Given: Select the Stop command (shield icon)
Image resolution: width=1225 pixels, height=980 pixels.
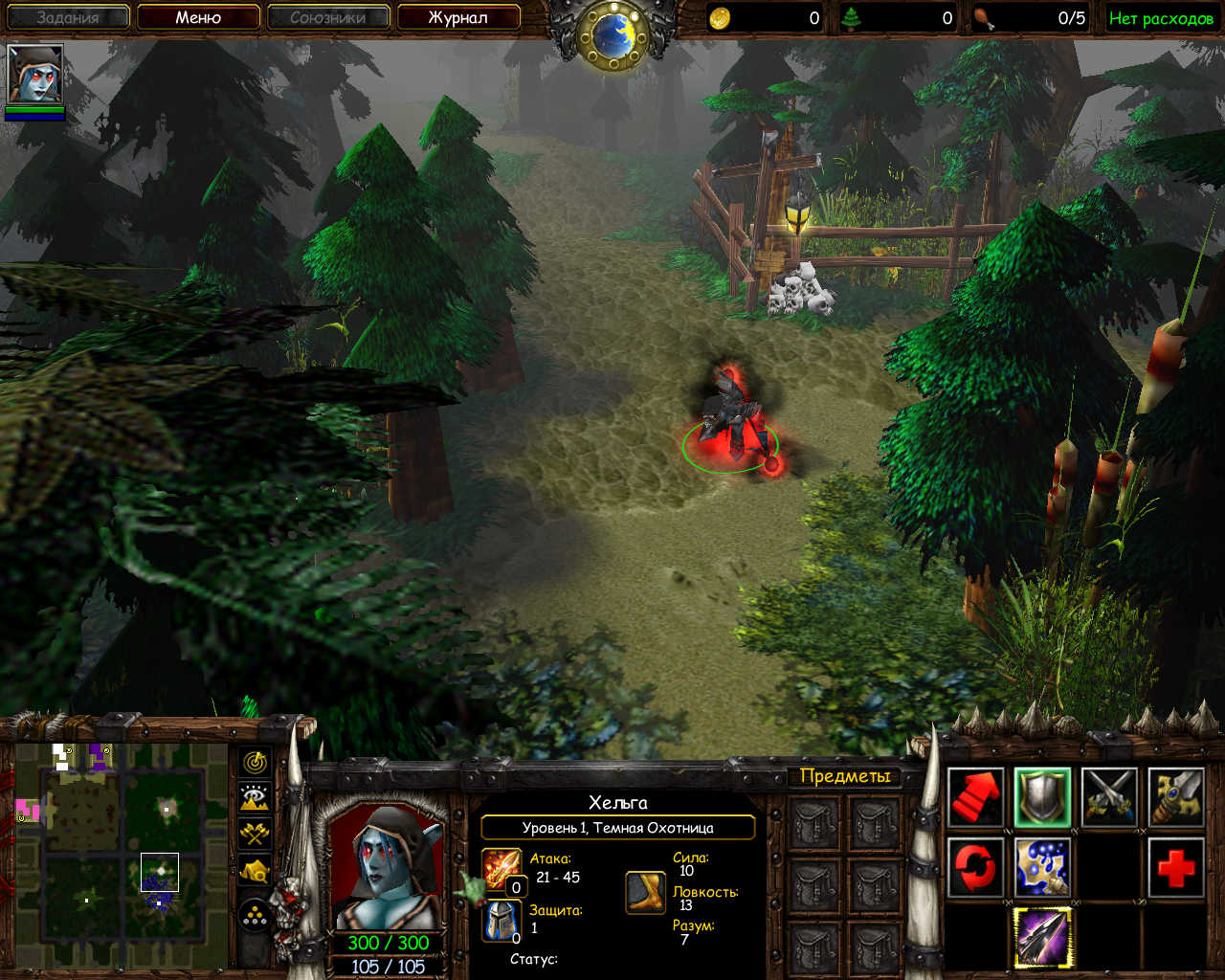Looking at the screenshot, I should [1042, 797].
